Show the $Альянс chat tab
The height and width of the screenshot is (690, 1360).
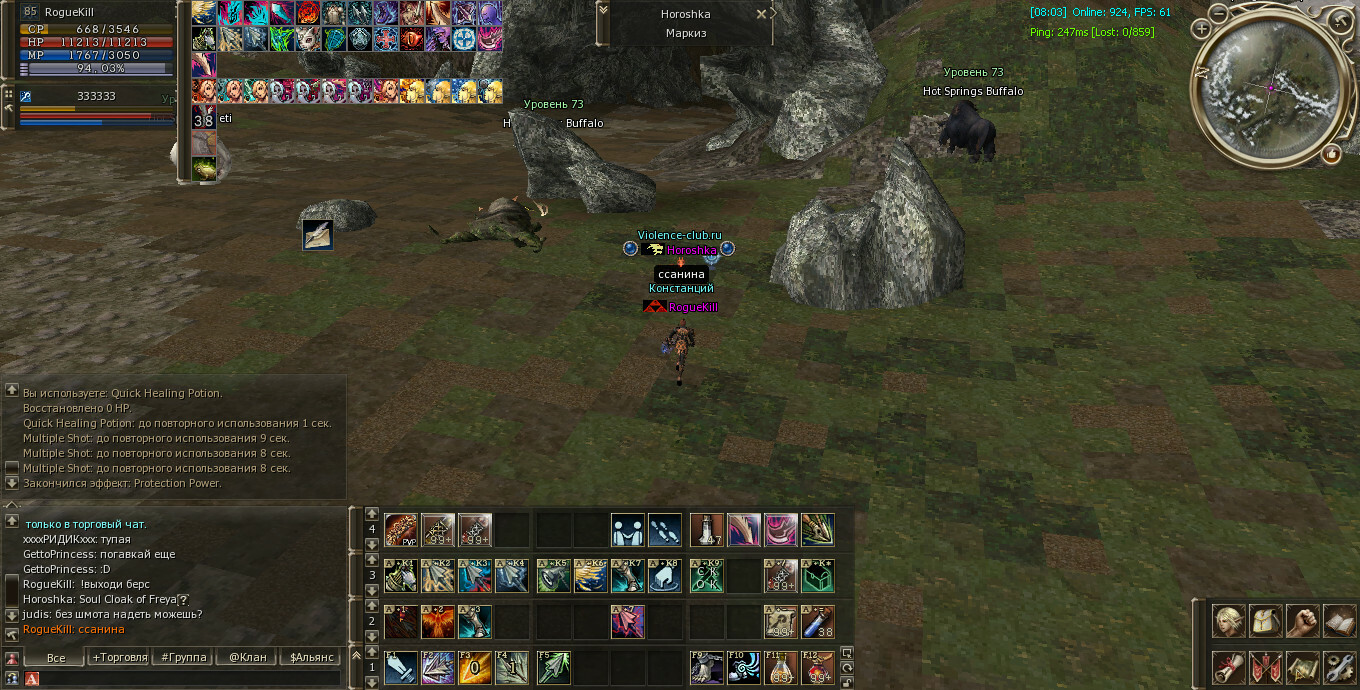(311, 657)
